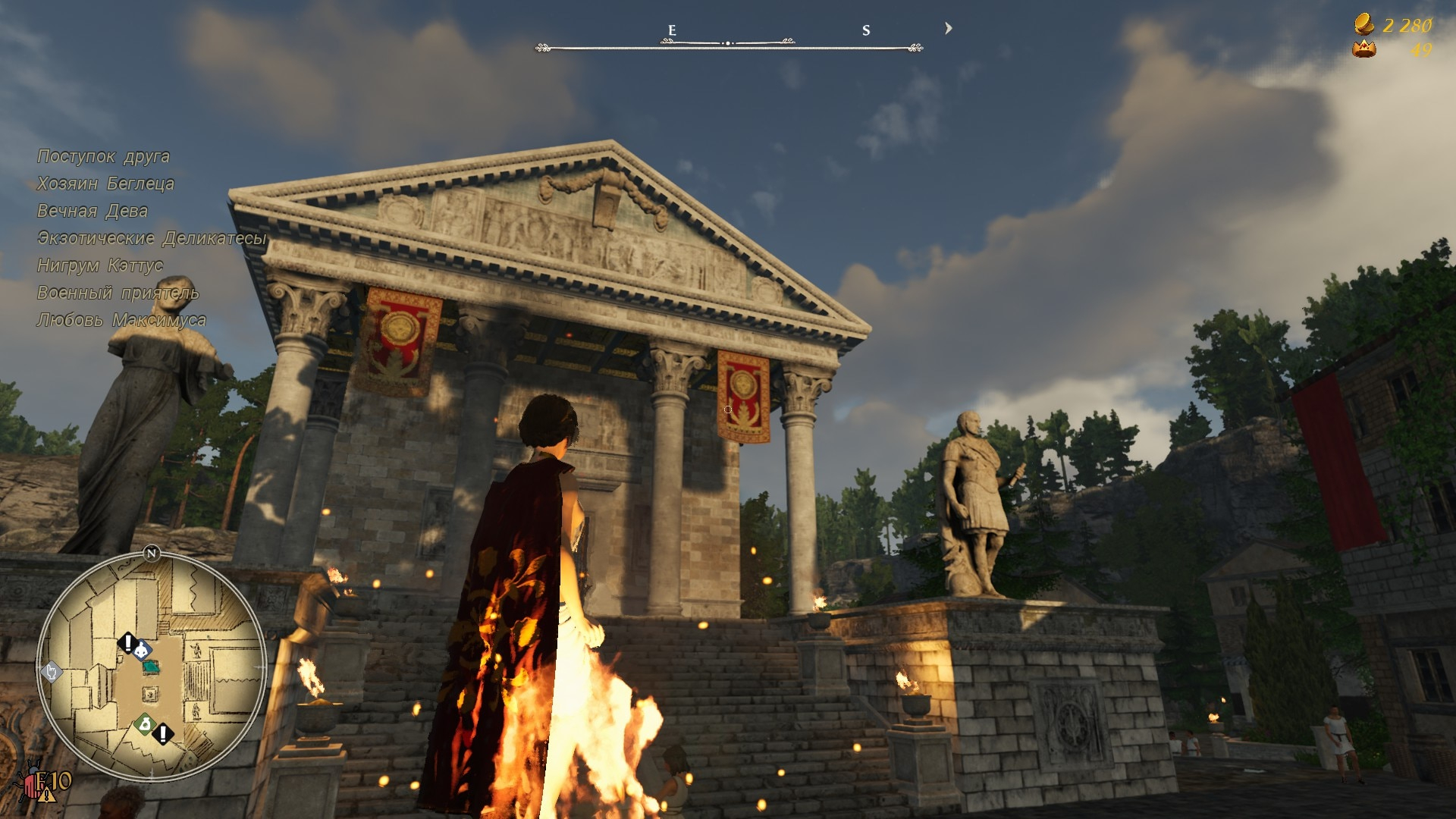Click the minimap's north N indicator
1456x819 pixels.
point(151,554)
